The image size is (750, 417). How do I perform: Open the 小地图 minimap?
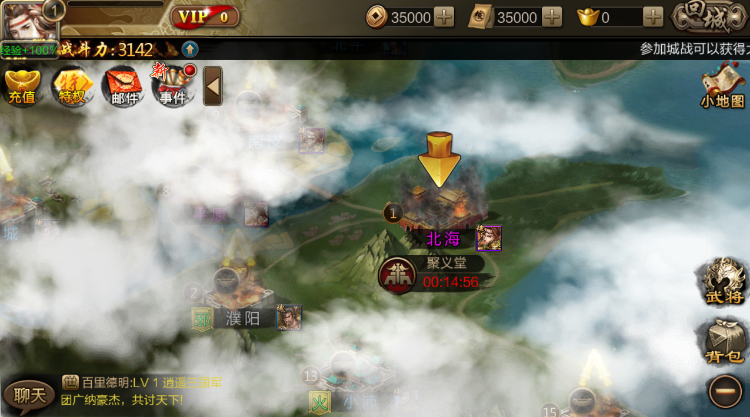click(722, 86)
